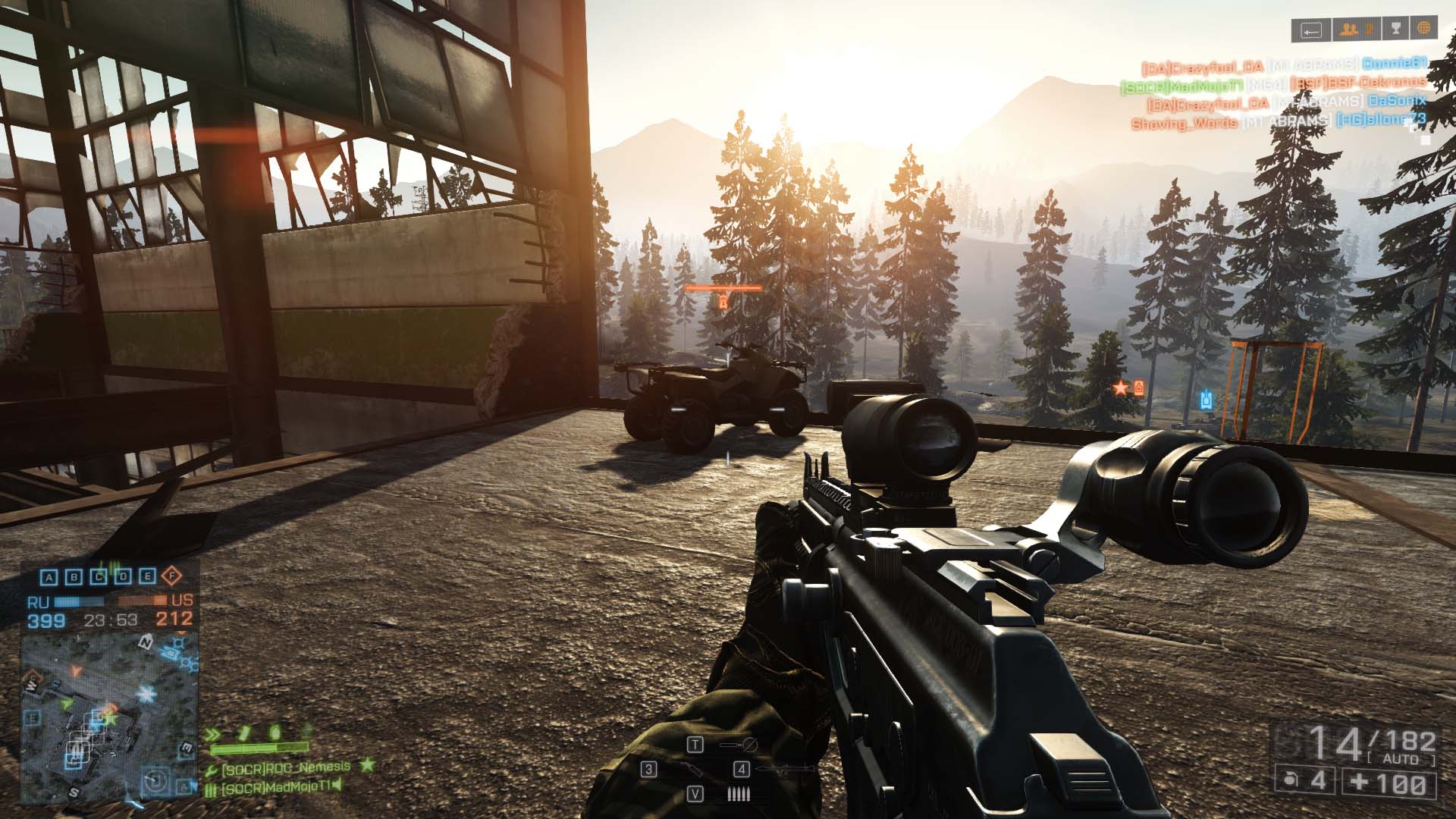Open the minimap

tap(109, 717)
